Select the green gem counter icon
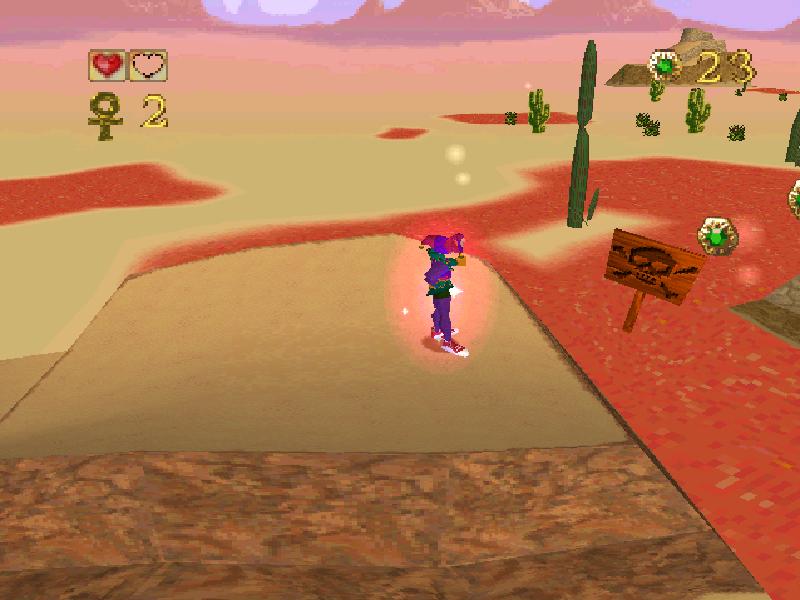Screen dimensions: 800x600 (x=665, y=66)
